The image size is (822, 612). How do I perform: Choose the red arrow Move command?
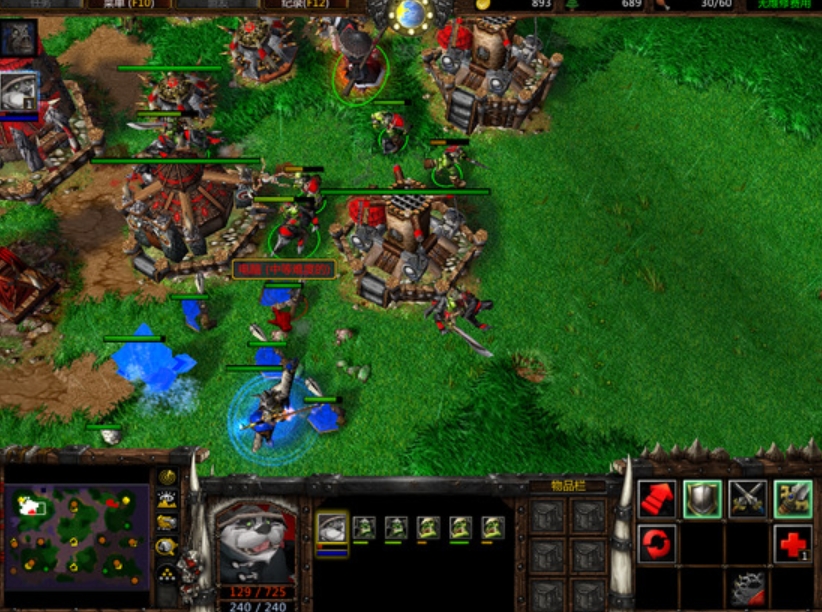point(656,499)
